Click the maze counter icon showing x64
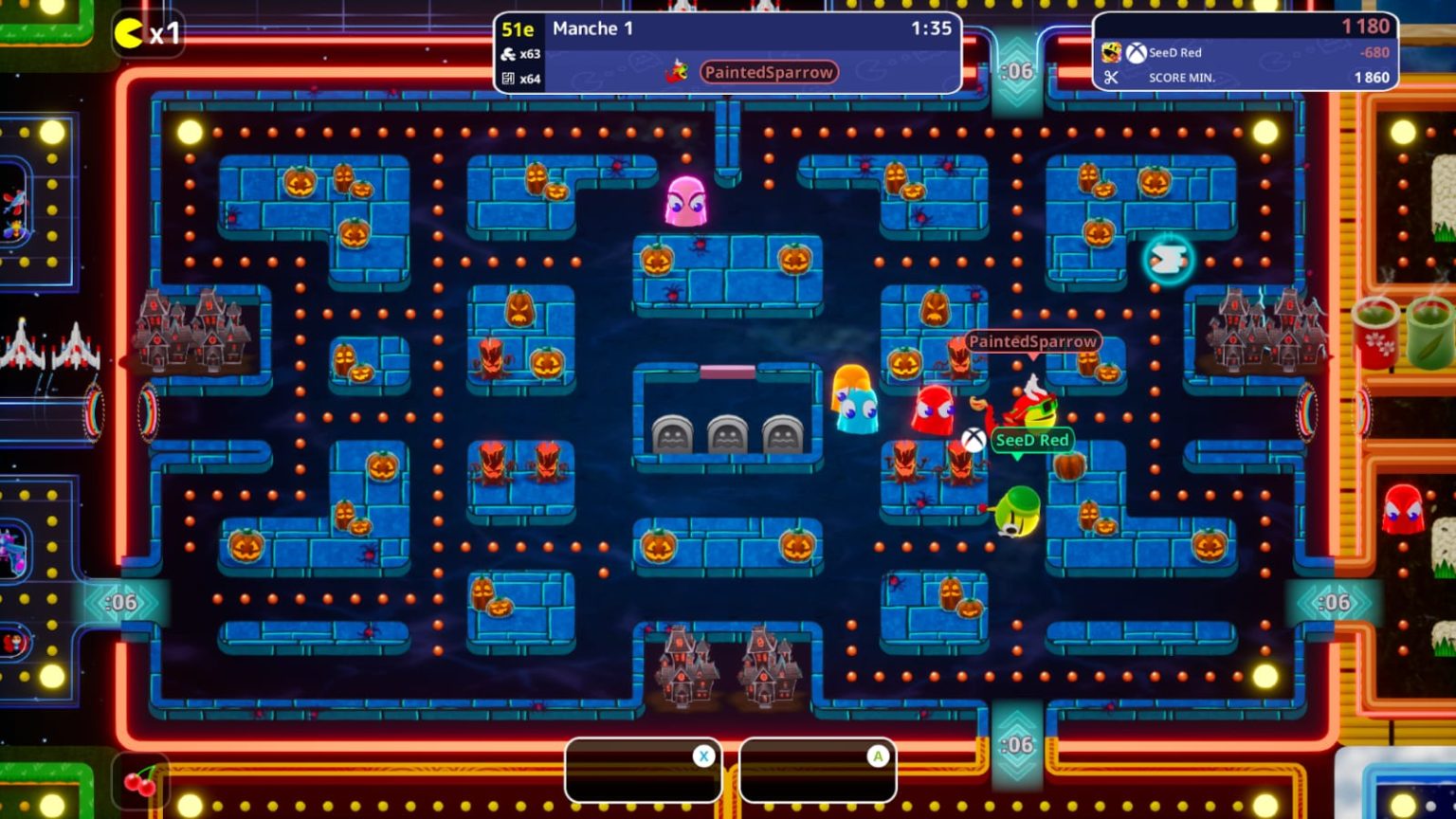 tap(506, 80)
